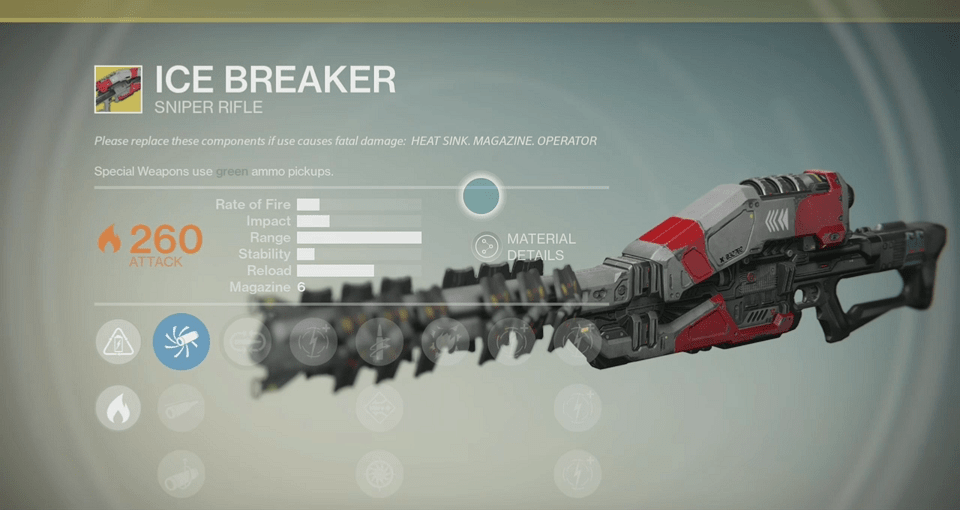Choose the explosion burst perk node
The width and height of the screenshot is (960, 510).
[x=445, y=342]
